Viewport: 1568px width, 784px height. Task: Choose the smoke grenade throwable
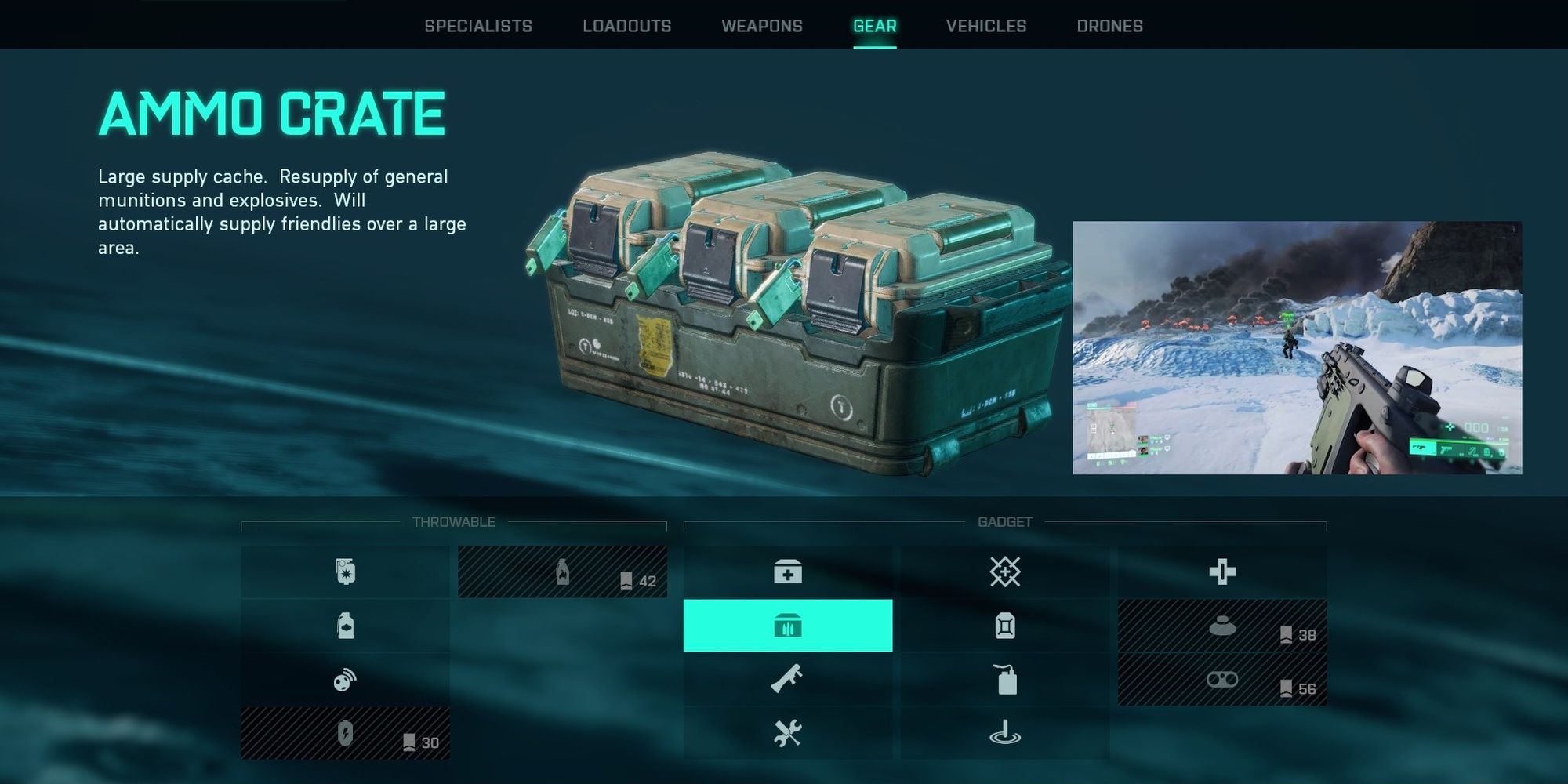click(345, 626)
